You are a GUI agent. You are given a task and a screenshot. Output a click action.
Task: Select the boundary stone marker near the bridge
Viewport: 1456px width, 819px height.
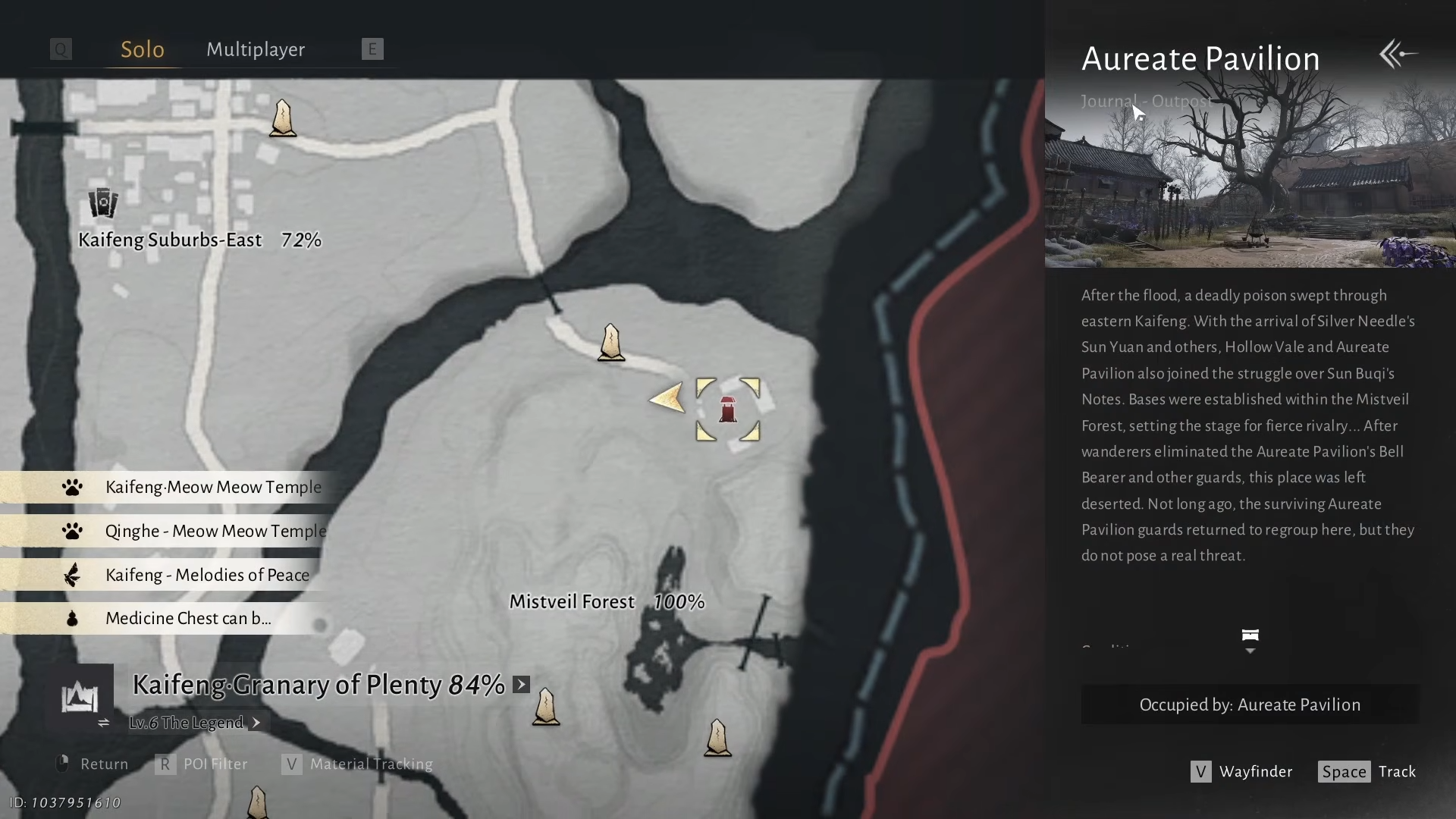[x=611, y=343]
